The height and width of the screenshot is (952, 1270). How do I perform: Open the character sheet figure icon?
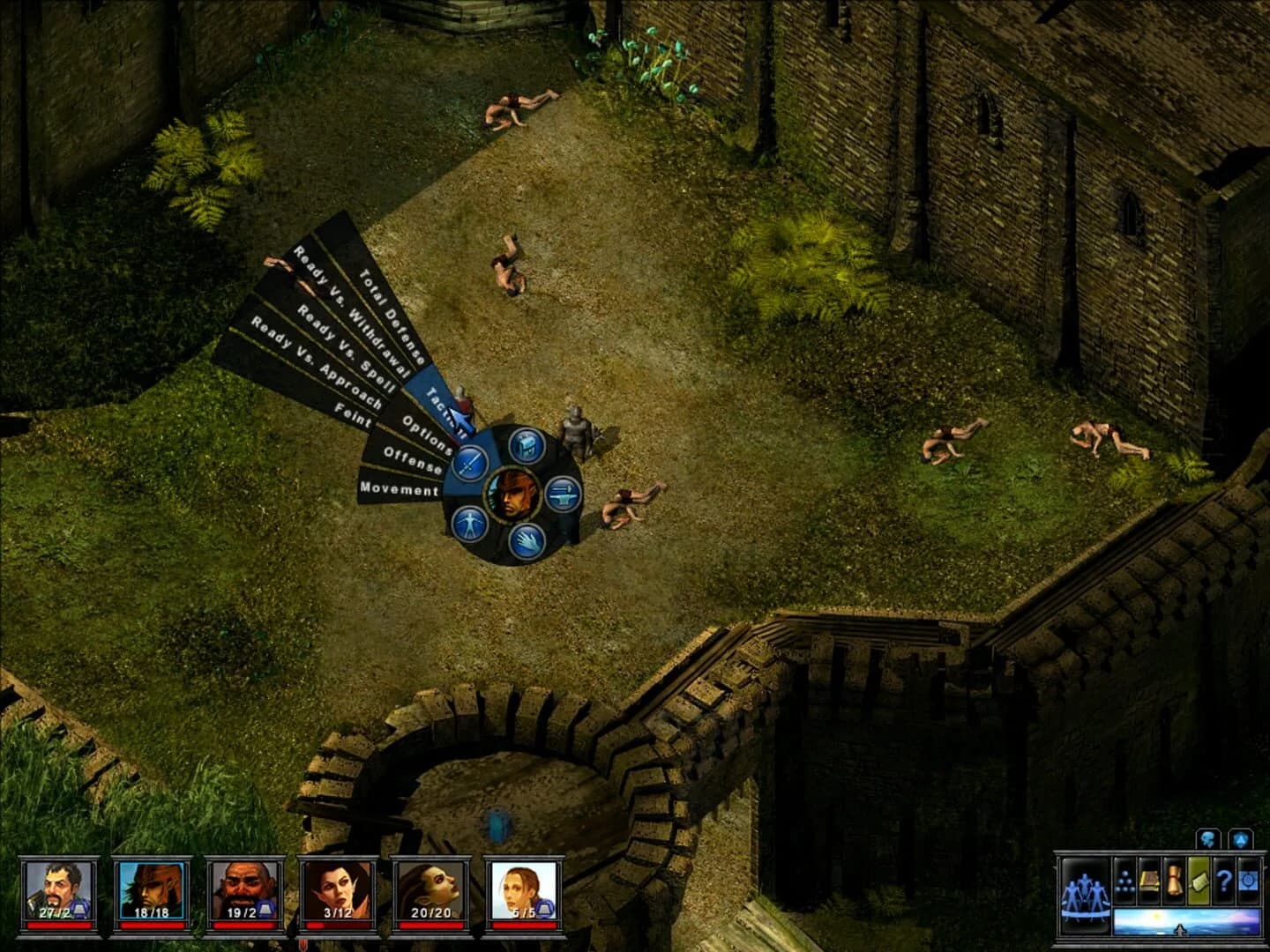[x=469, y=524]
